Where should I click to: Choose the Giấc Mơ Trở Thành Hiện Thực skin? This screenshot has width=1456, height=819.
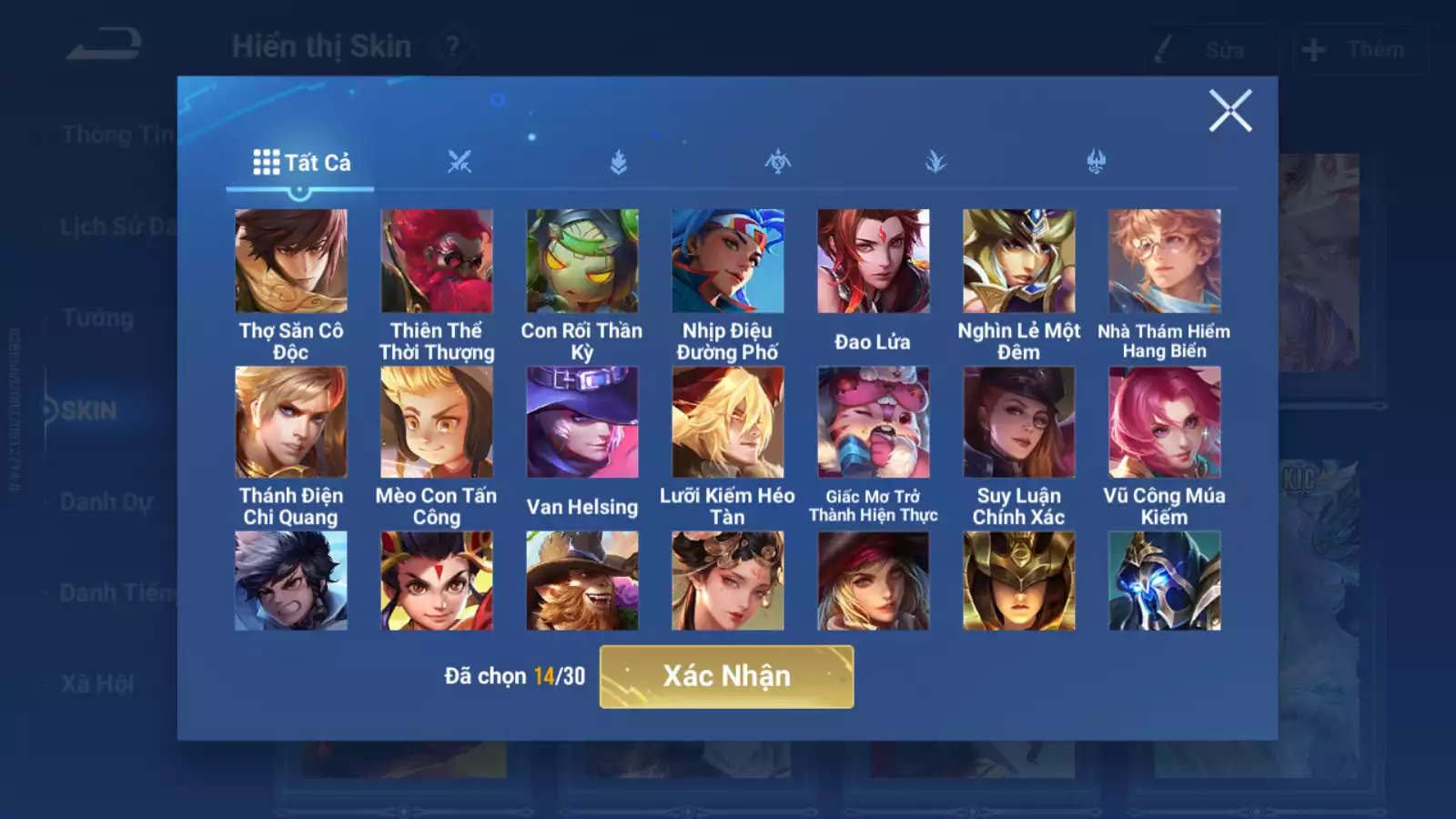pos(874,422)
